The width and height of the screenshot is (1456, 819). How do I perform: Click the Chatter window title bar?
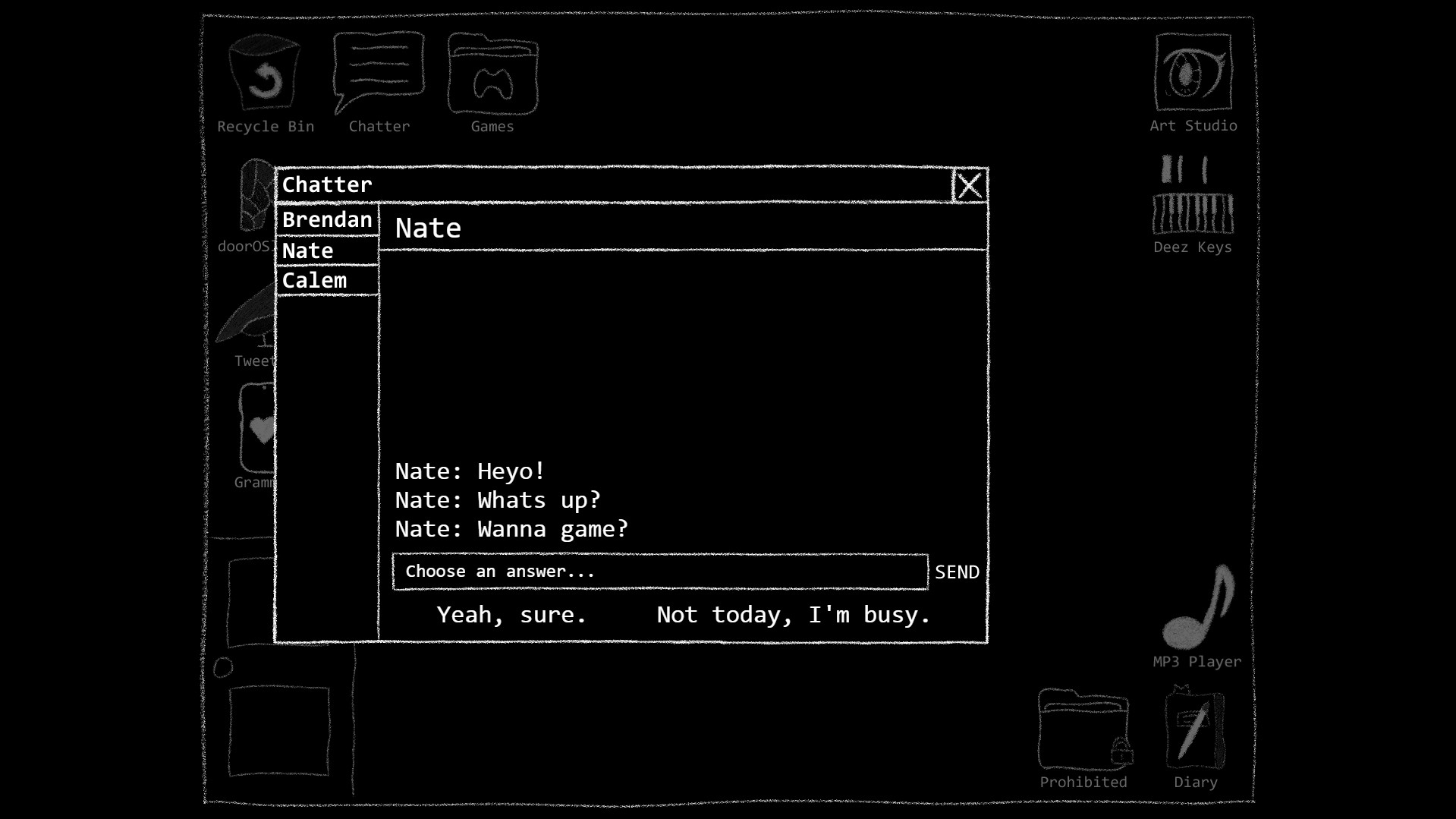click(x=607, y=184)
